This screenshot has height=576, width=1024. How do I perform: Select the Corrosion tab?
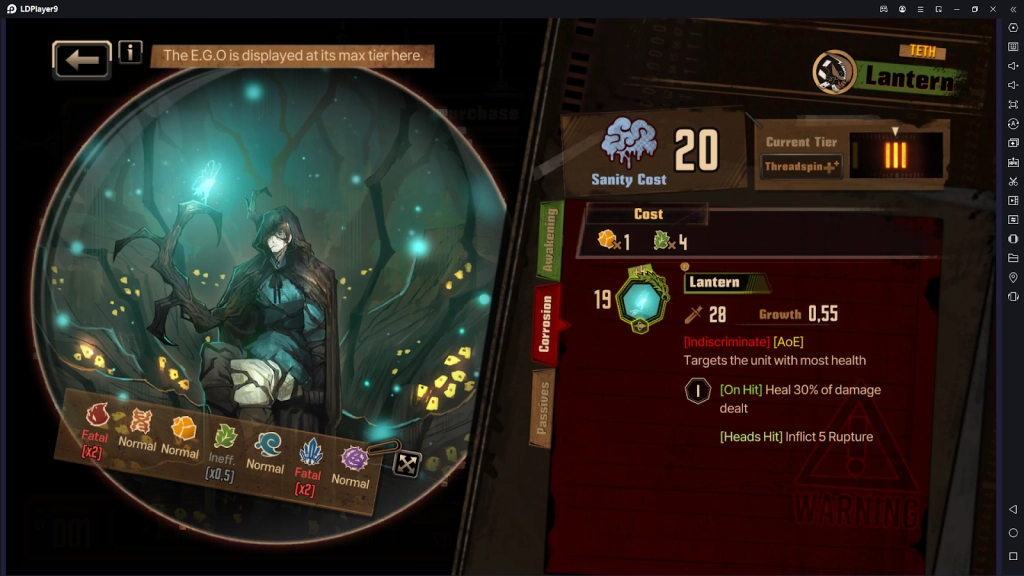(x=545, y=323)
